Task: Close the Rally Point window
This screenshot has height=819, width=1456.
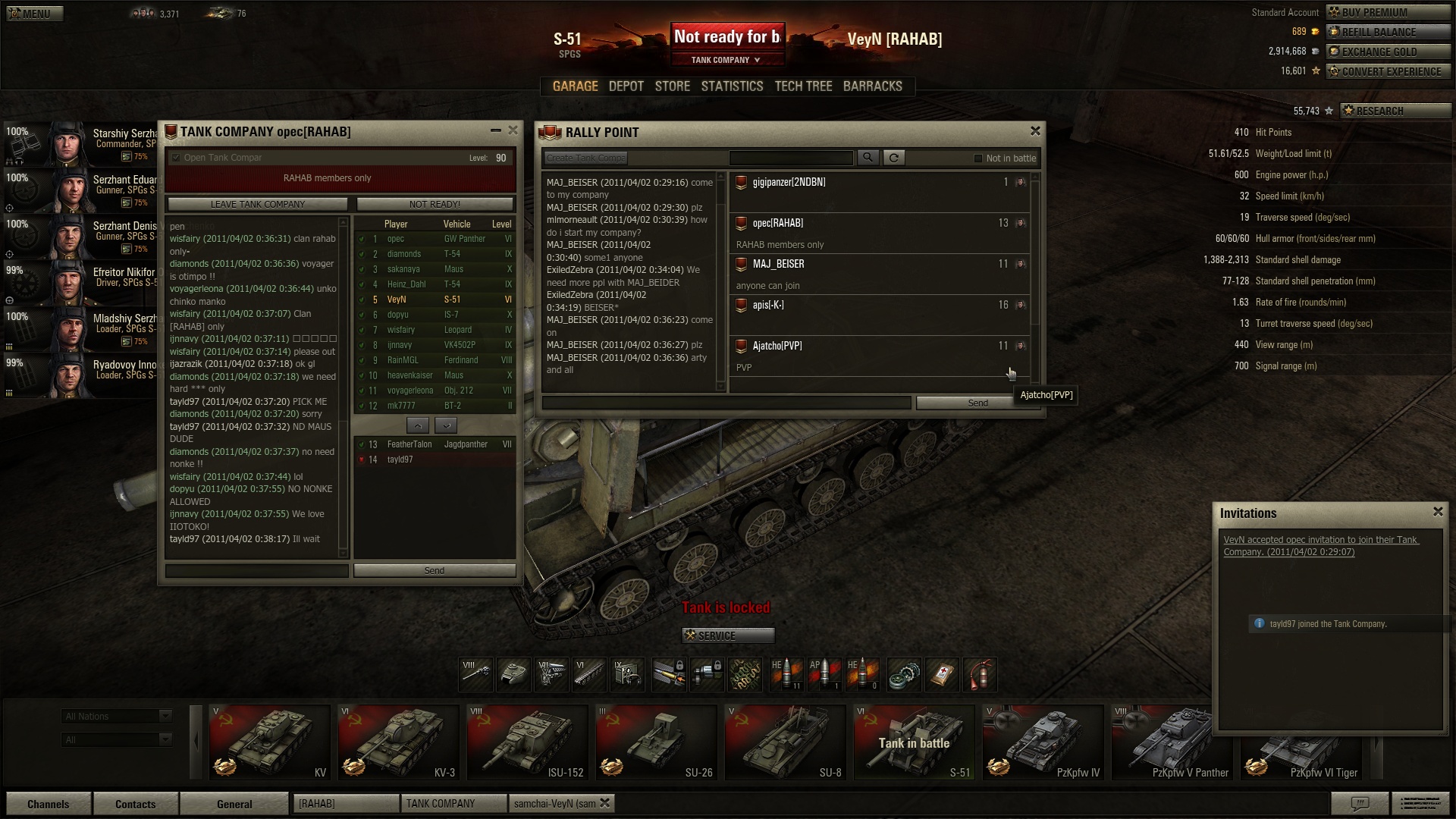Action: [x=1035, y=131]
